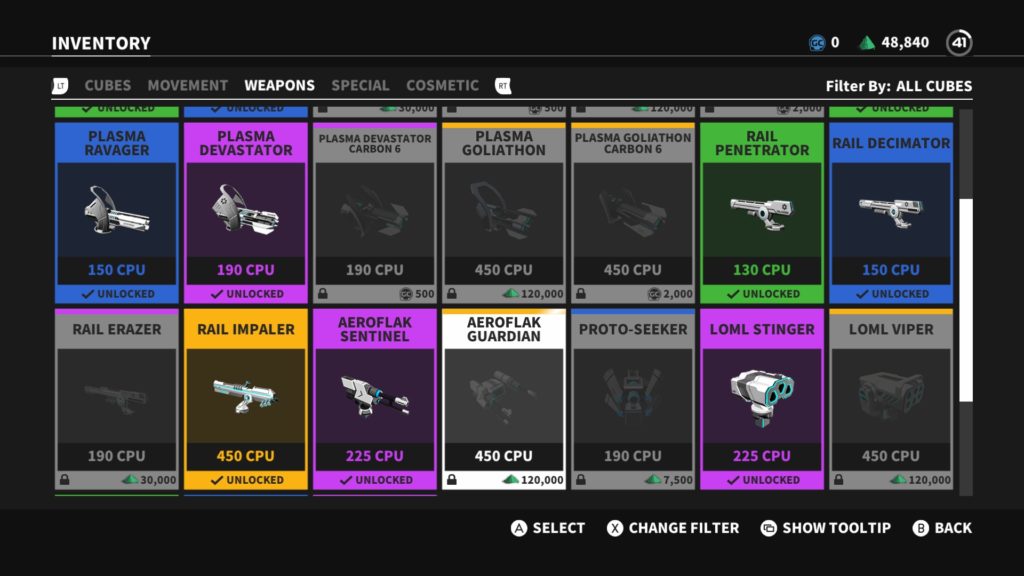Pick the locked Rail Erazer card
1024x576 pixels.
(x=117, y=398)
